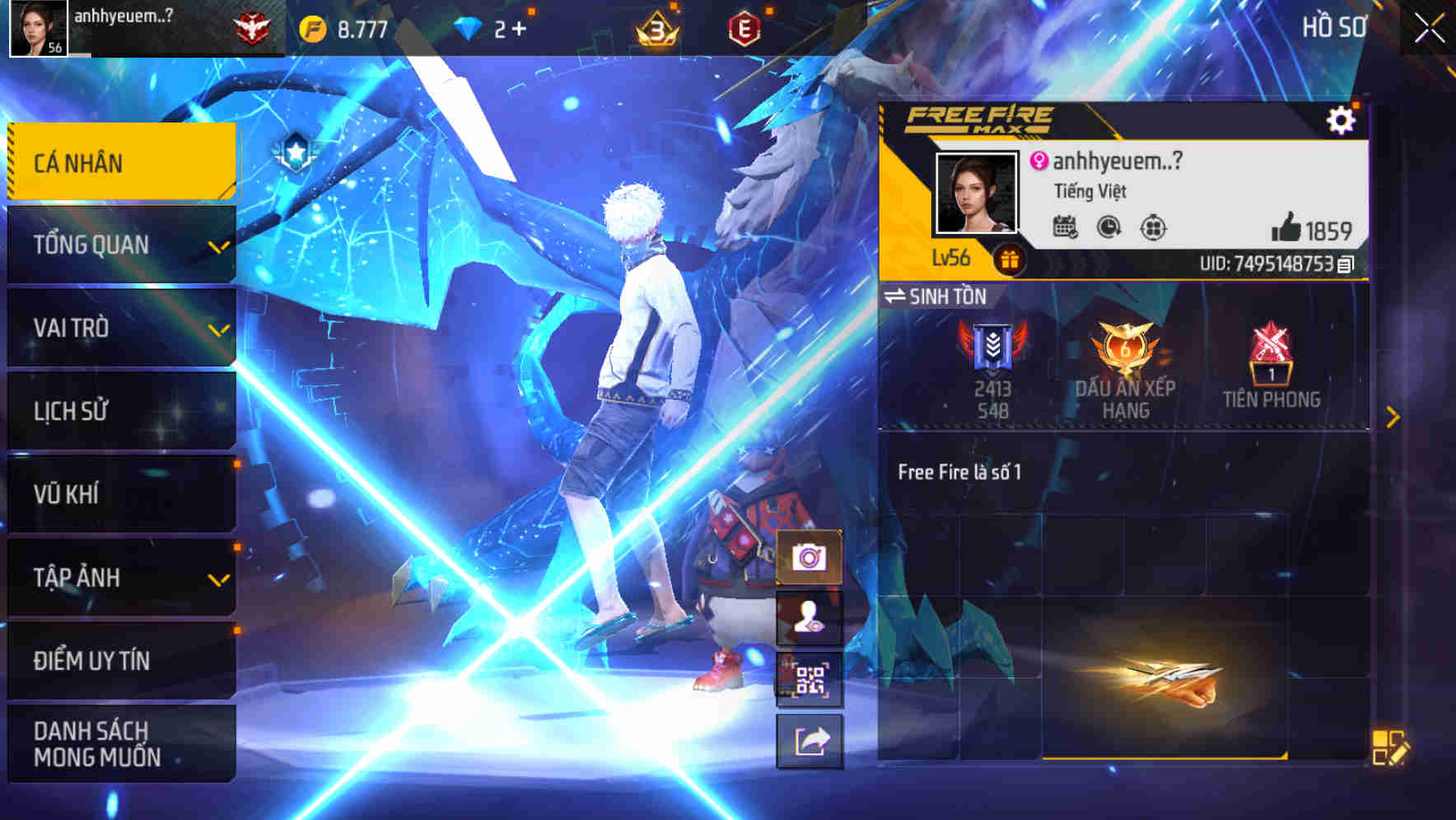This screenshot has height=820, width=1456.
Task: Switch game mode via SINH TỒN swap arrows
Action: 897,296
